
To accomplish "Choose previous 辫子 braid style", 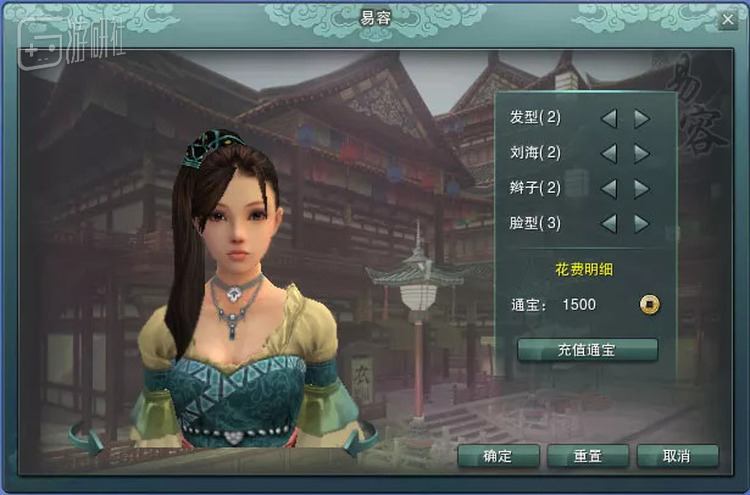I will tap(608, 188).
